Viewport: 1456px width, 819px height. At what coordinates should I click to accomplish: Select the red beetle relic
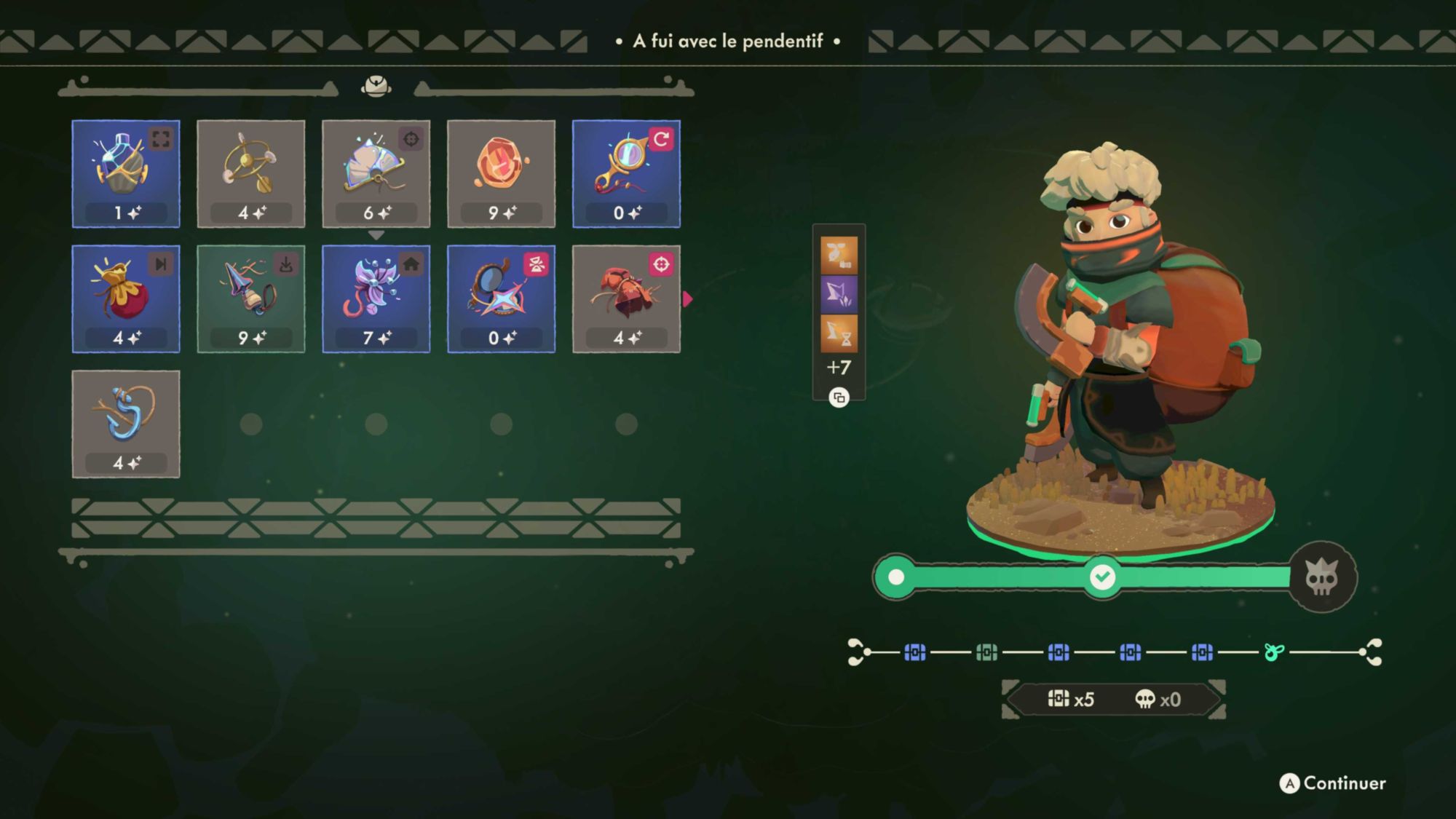click(627, 299)
